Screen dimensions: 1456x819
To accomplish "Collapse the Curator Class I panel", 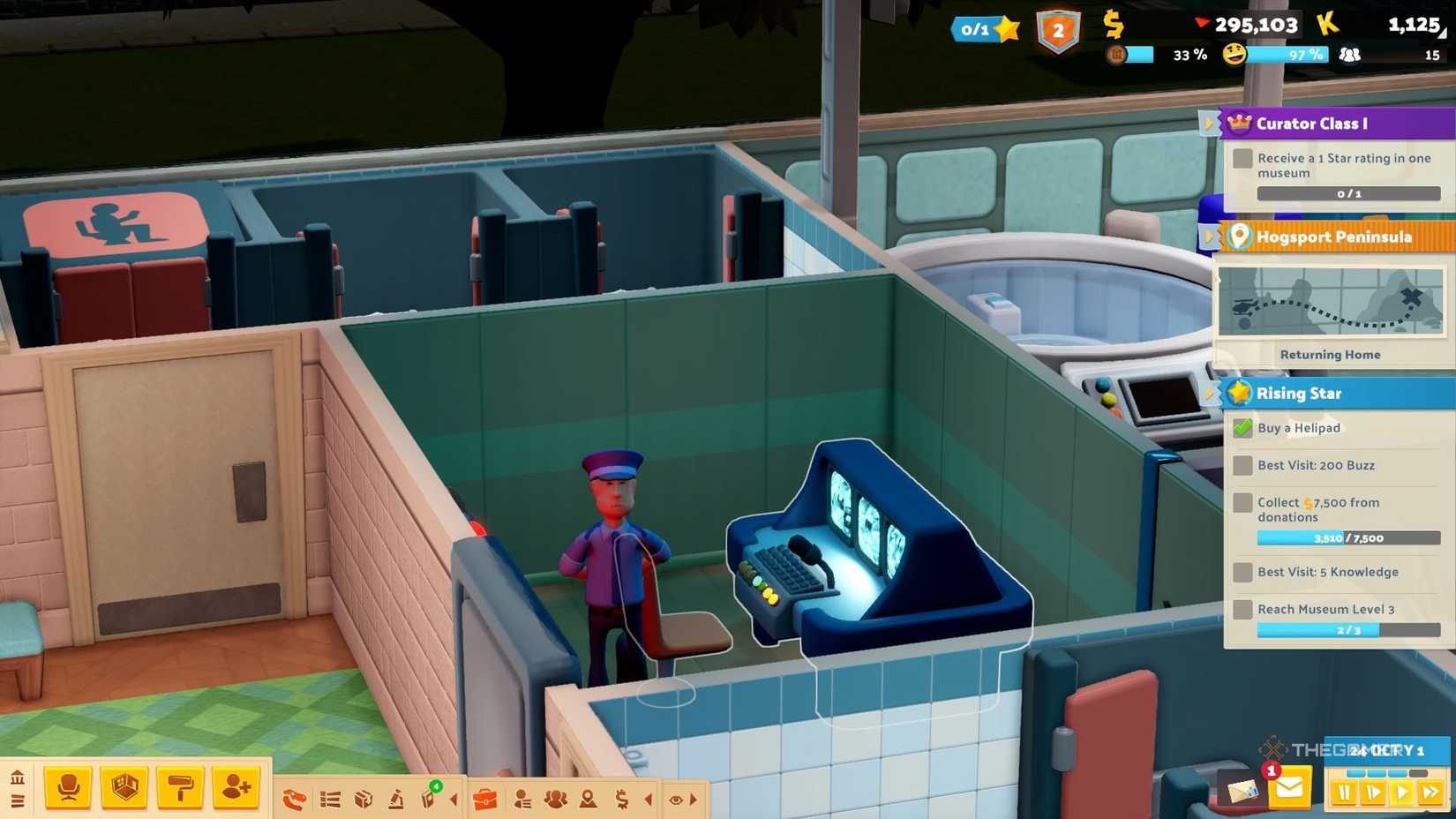I will coord(1210,123).
